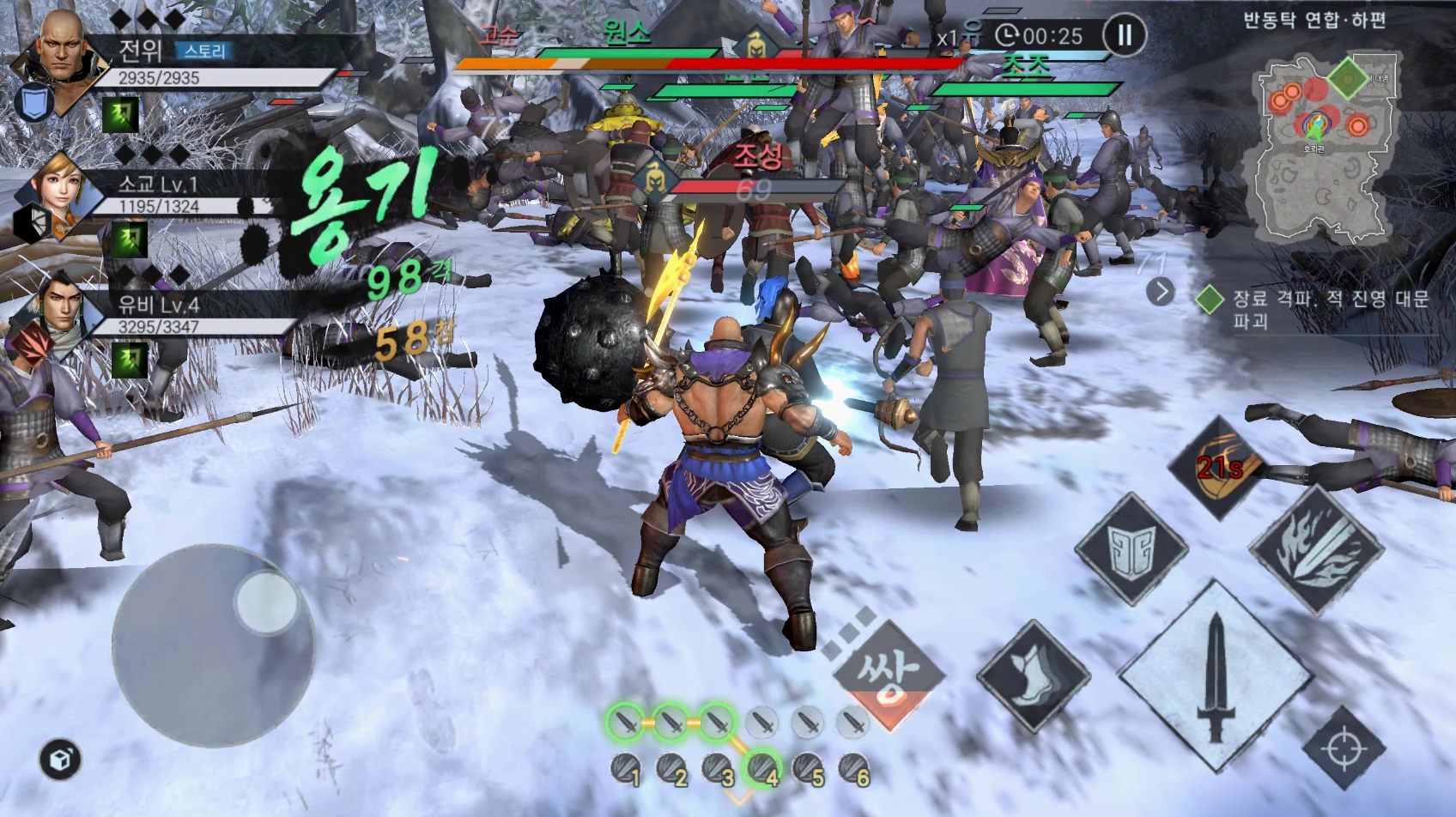Select the skill on 21s cooldown
Viewport: 1456px width, 817px height.
[x=1220, y=468]
